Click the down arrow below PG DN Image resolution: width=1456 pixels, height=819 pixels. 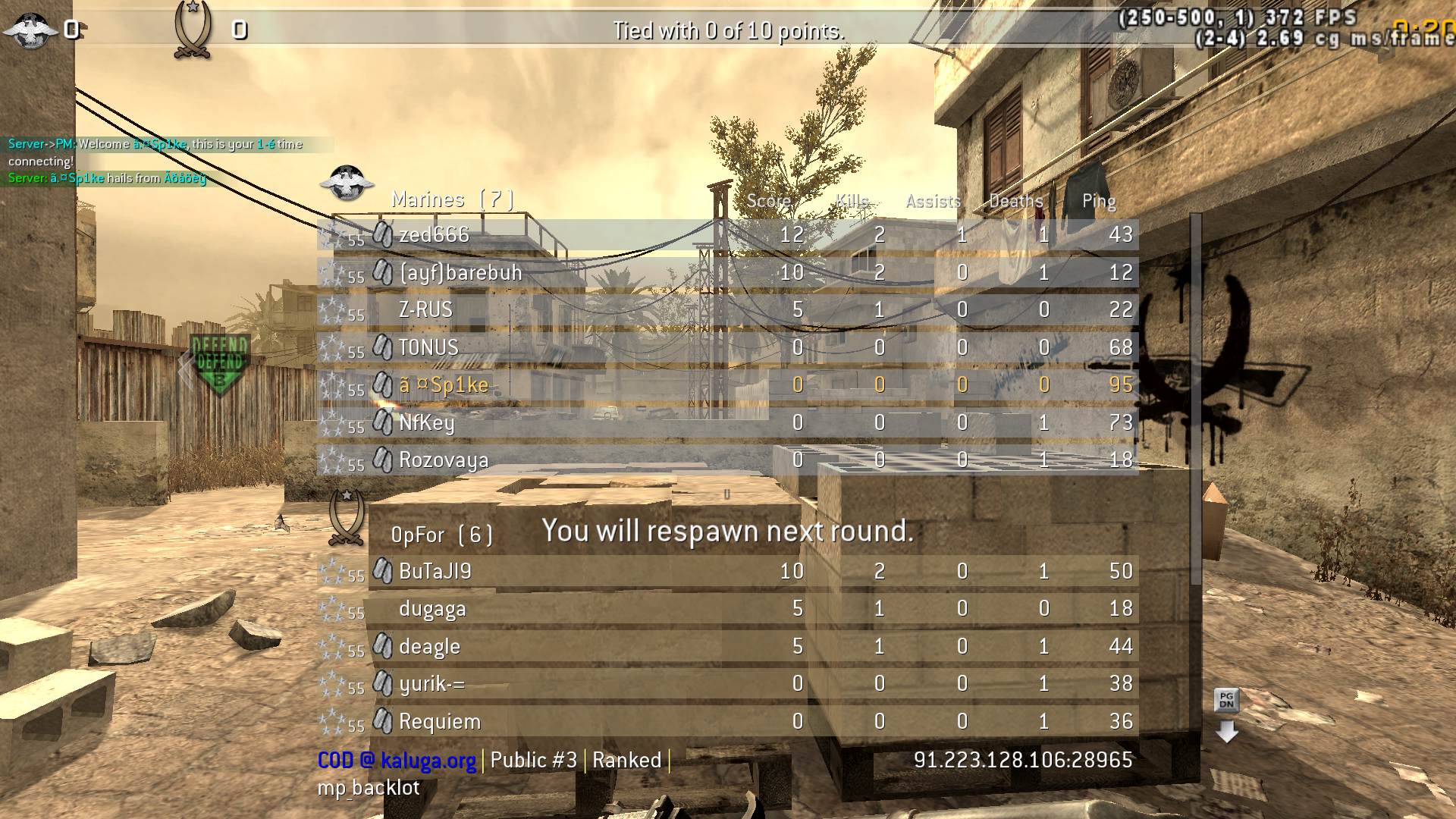point(1228,732)
